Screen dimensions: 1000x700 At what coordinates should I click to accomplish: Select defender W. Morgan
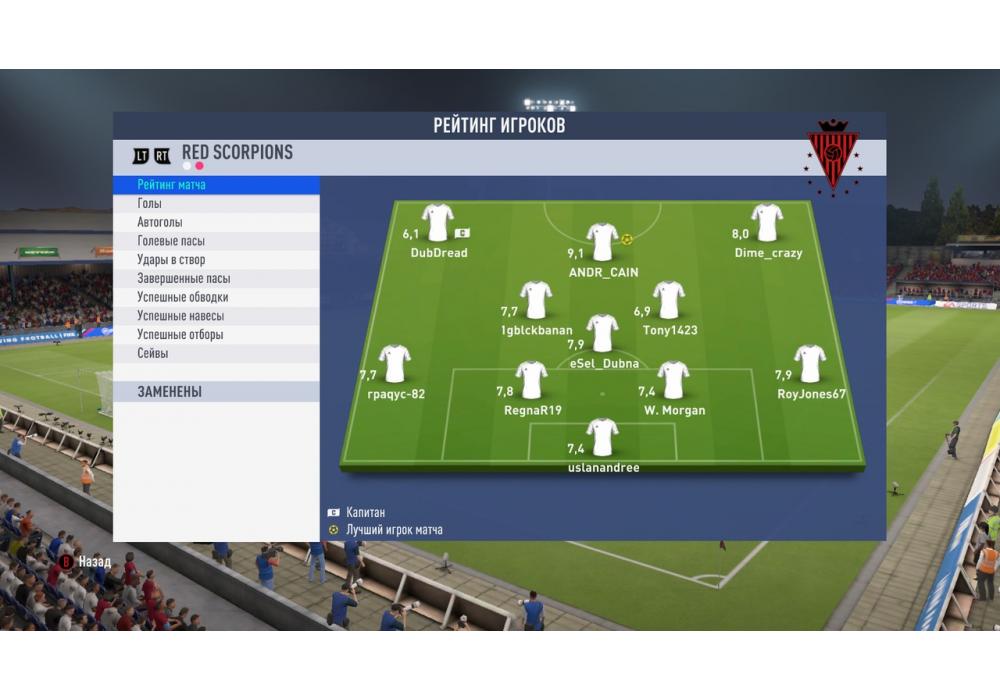(674, 380)
